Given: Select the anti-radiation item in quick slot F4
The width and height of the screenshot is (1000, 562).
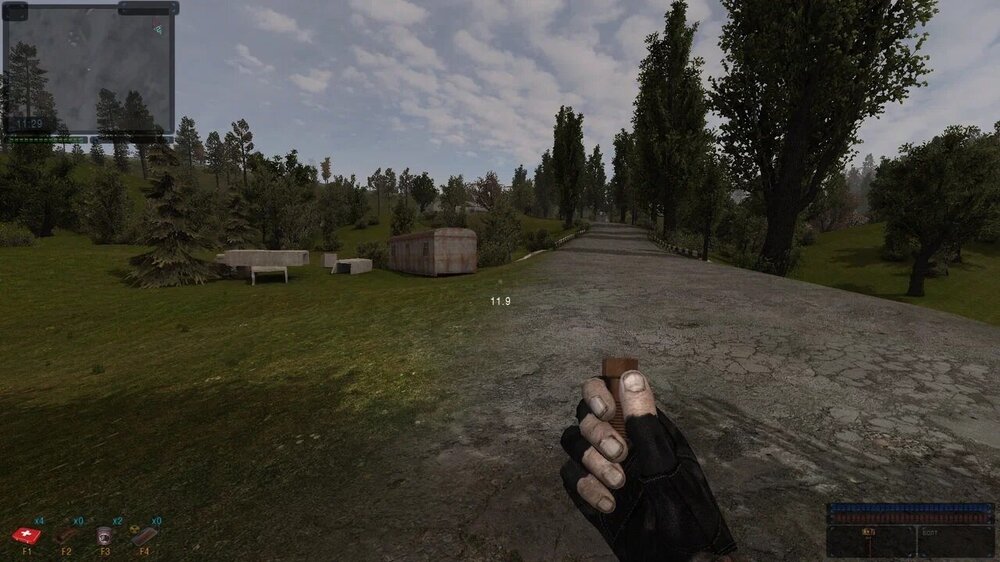Looking at the screenshot, I should pyautogui.click(x=143, y=536).
